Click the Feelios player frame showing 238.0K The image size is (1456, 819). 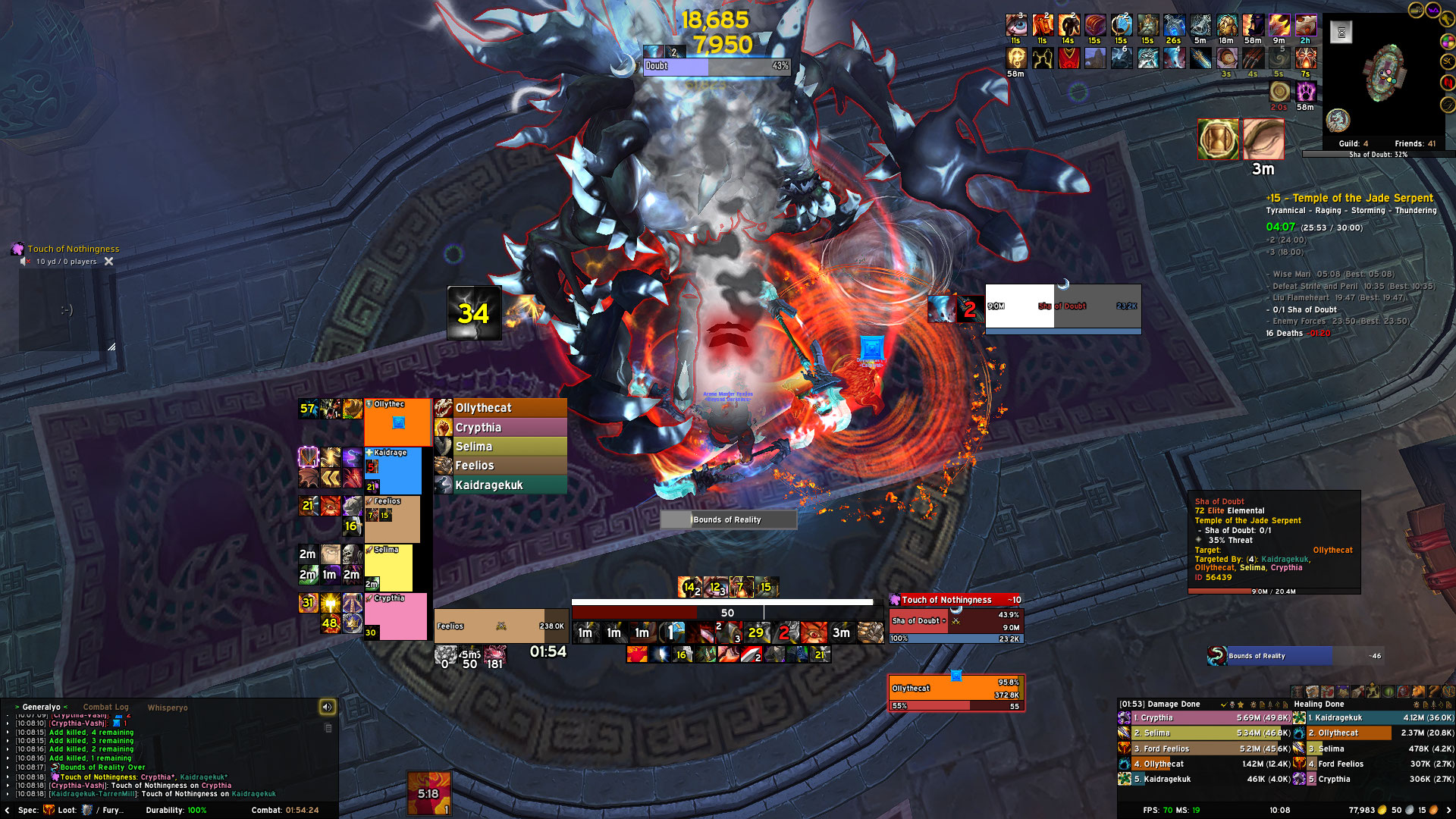[x=500, y=626]
